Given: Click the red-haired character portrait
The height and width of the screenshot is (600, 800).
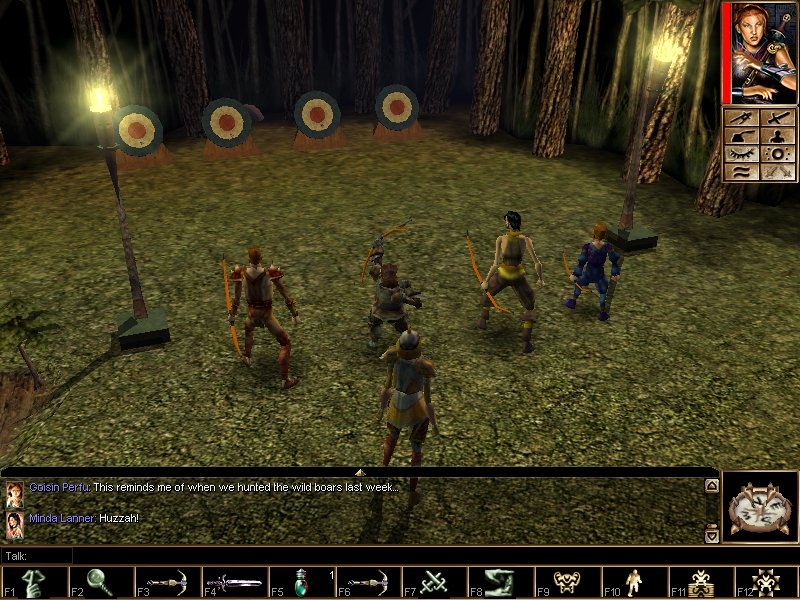Looking at the screenshot, I should [x=762, y=52].
